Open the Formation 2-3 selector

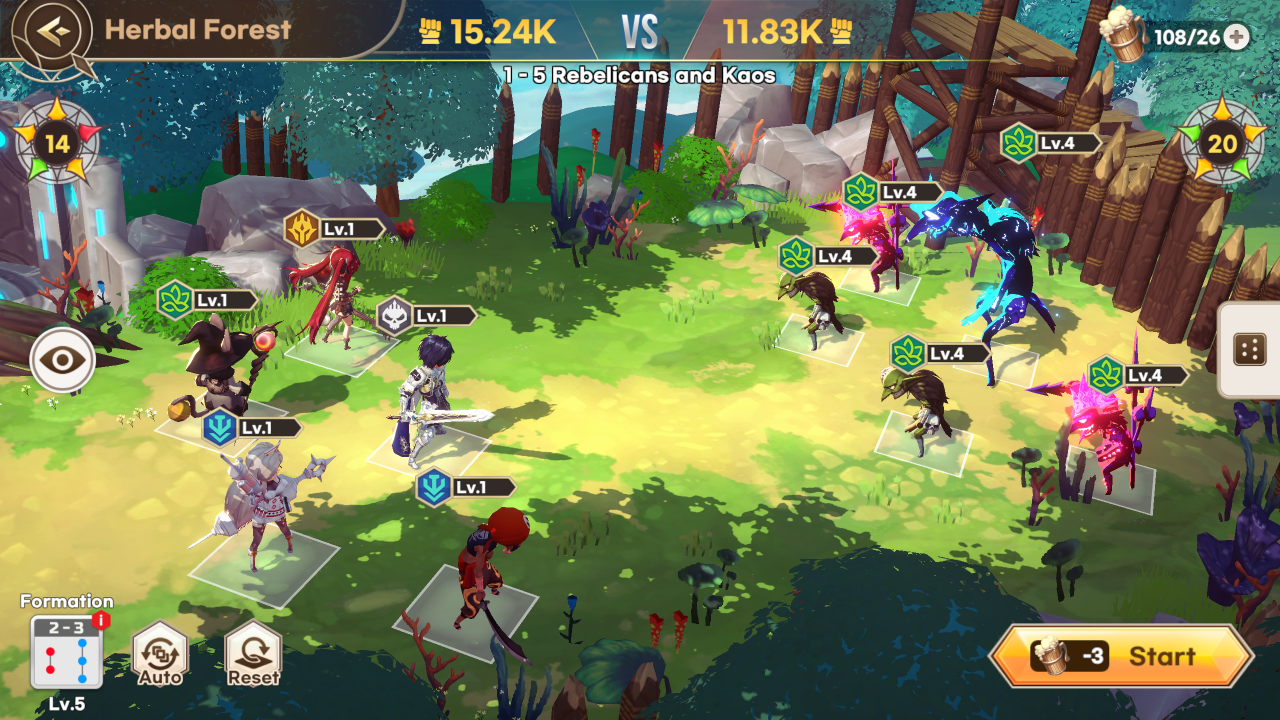66,652
